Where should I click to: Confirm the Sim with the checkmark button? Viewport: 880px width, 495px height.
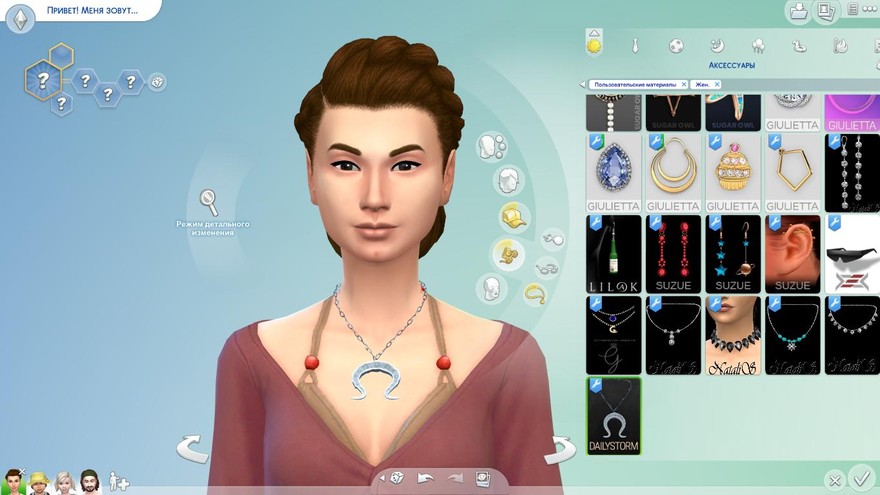click(859, 477)
